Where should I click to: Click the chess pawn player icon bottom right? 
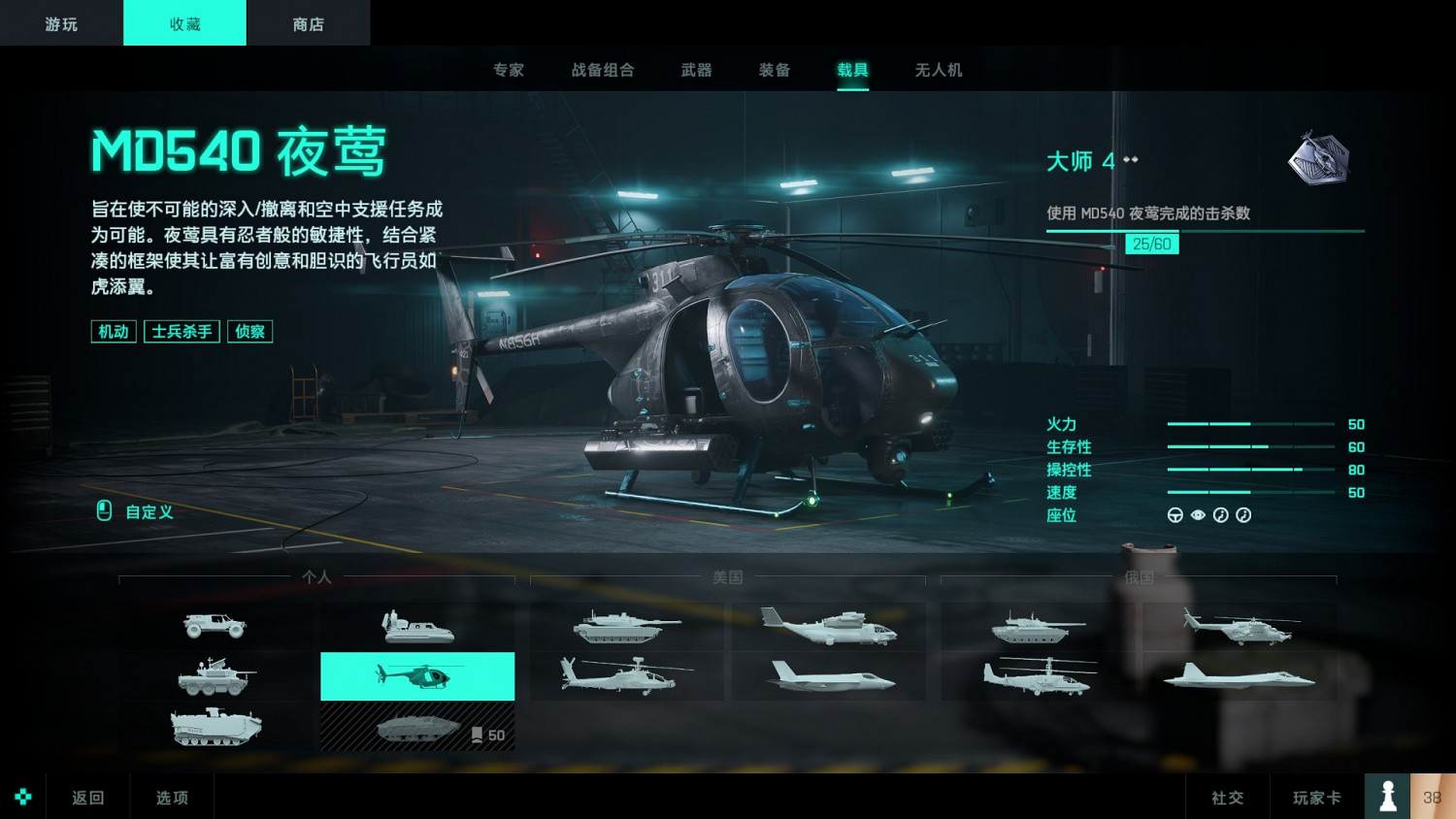tap(1387, 796)
